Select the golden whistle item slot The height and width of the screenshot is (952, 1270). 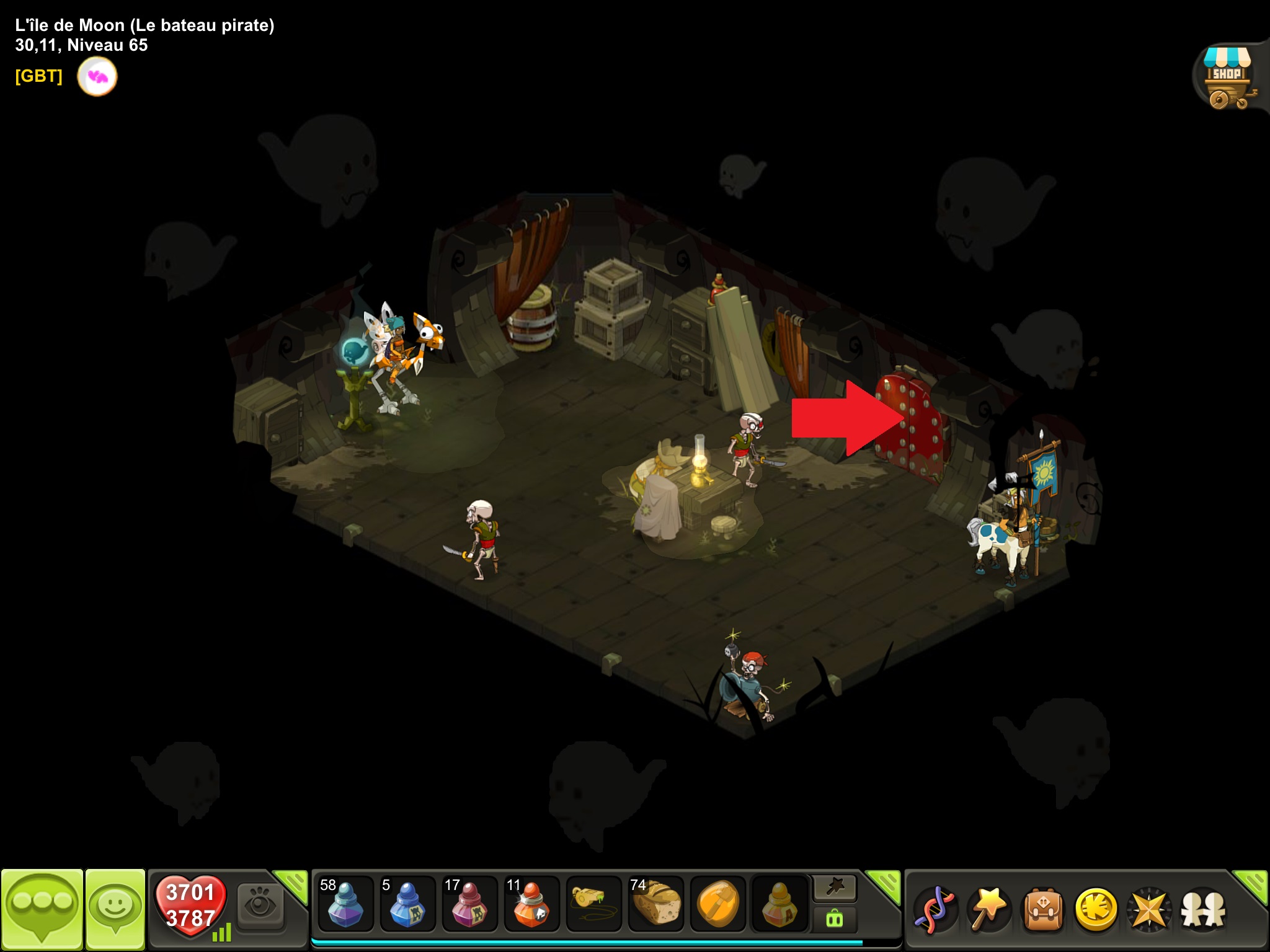tap(593, 904)
